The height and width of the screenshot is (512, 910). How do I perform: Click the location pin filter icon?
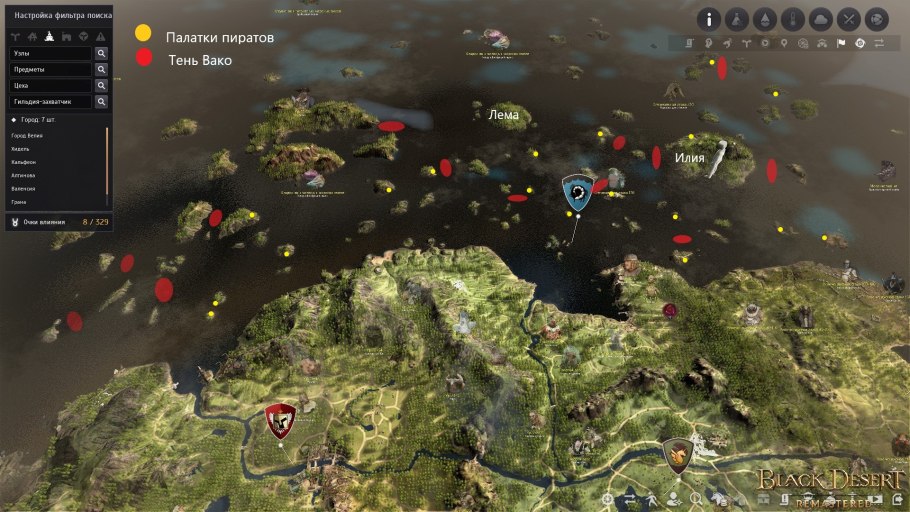pos(783,44)
